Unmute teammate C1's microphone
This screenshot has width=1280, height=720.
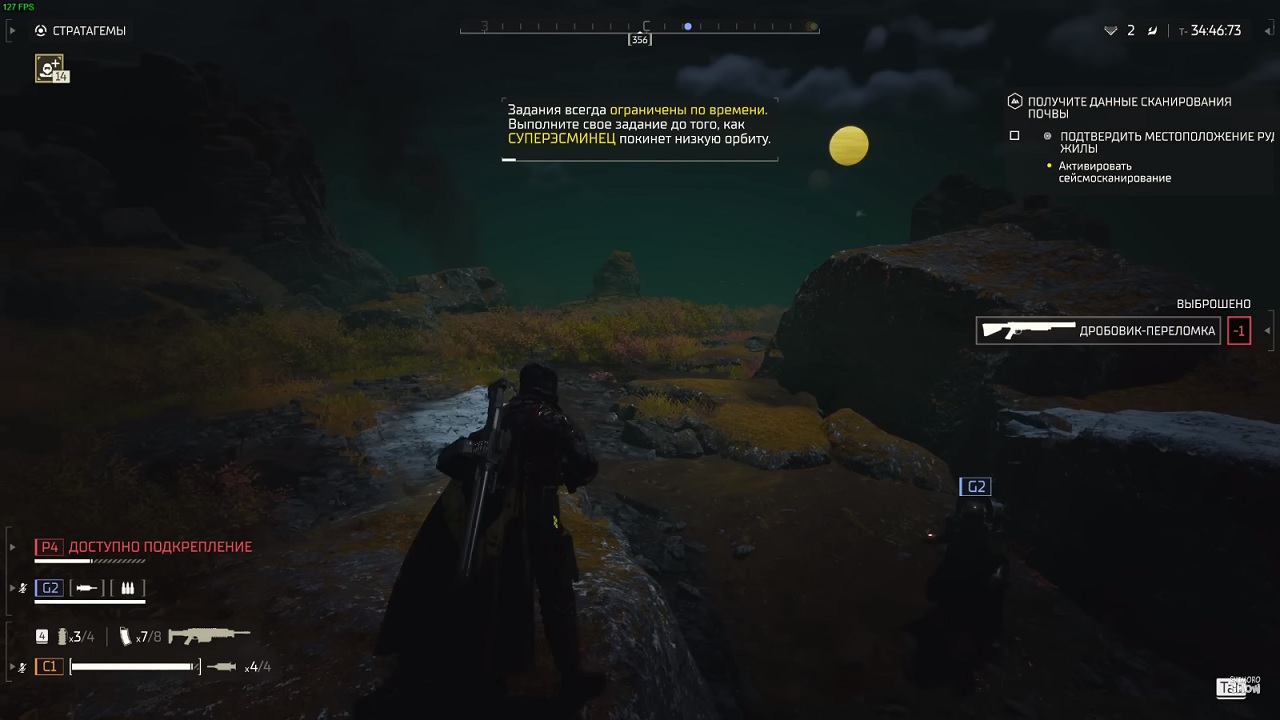pyautogui.click(x=22, y=666)
